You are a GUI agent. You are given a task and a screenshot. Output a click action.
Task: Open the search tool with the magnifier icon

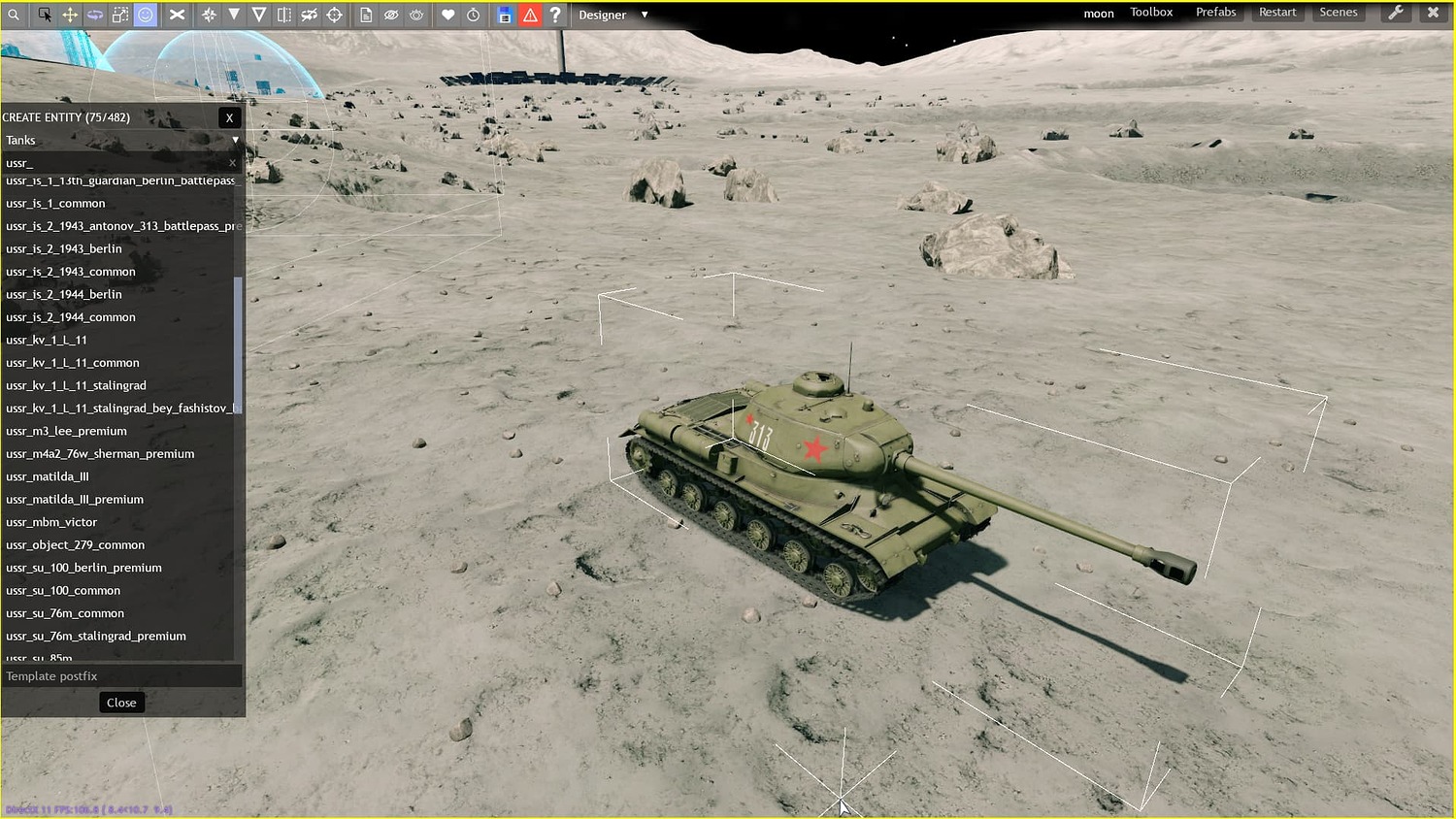pyautogui.click(x=15, y=15)
